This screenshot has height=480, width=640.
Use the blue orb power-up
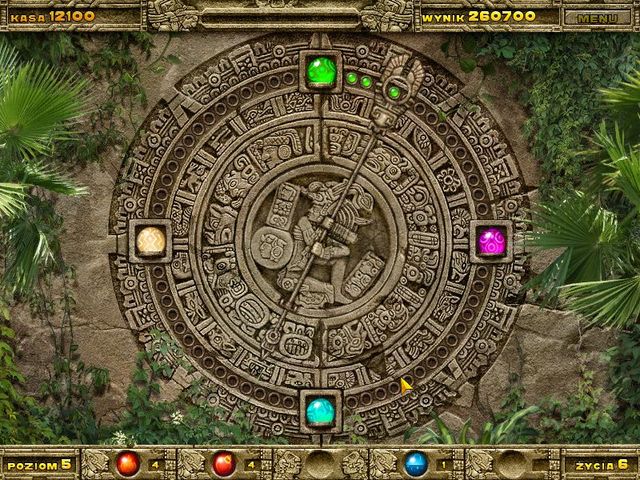(x=416, y=464)
